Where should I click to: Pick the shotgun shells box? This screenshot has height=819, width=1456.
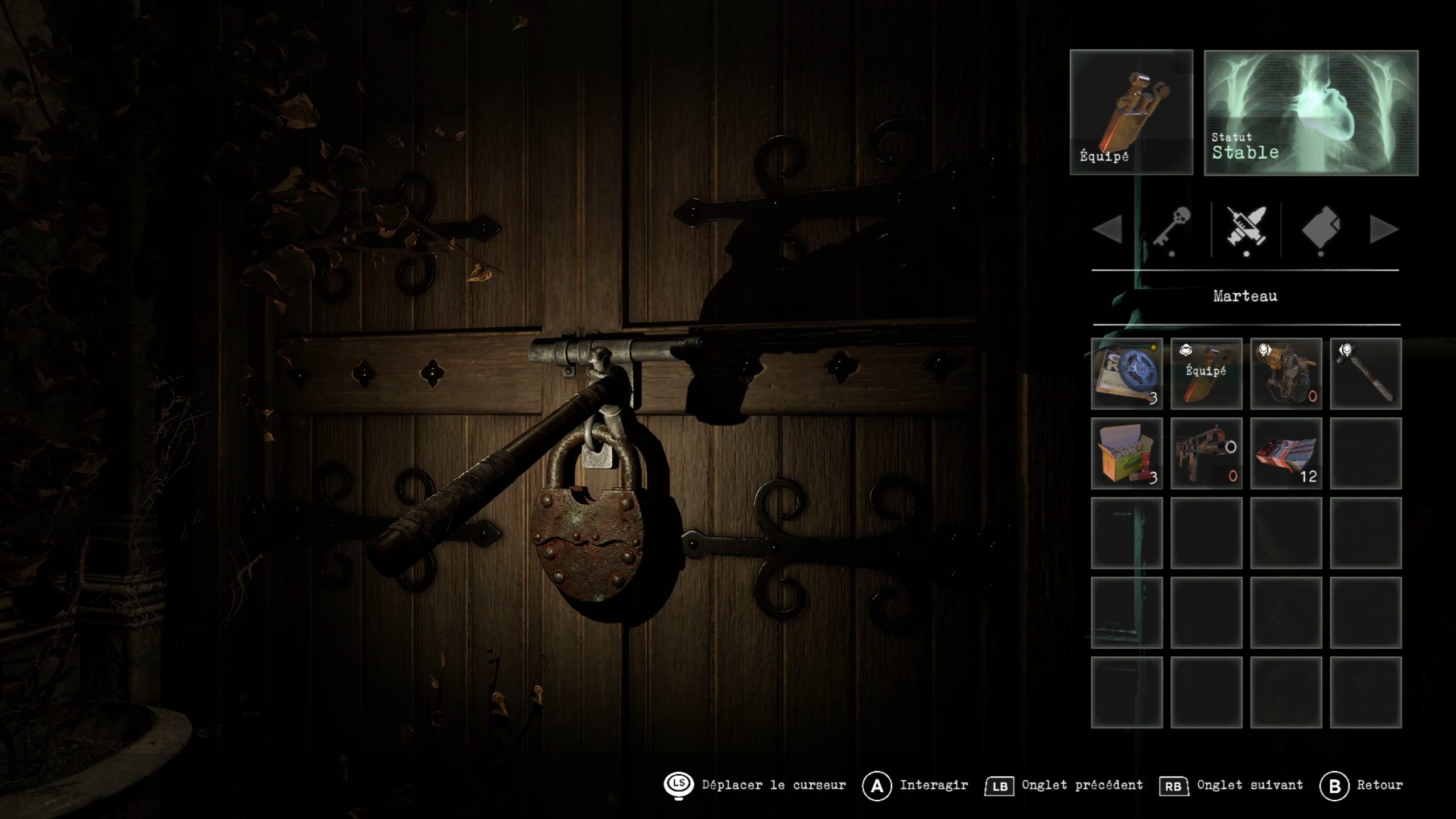point(1127,453)
